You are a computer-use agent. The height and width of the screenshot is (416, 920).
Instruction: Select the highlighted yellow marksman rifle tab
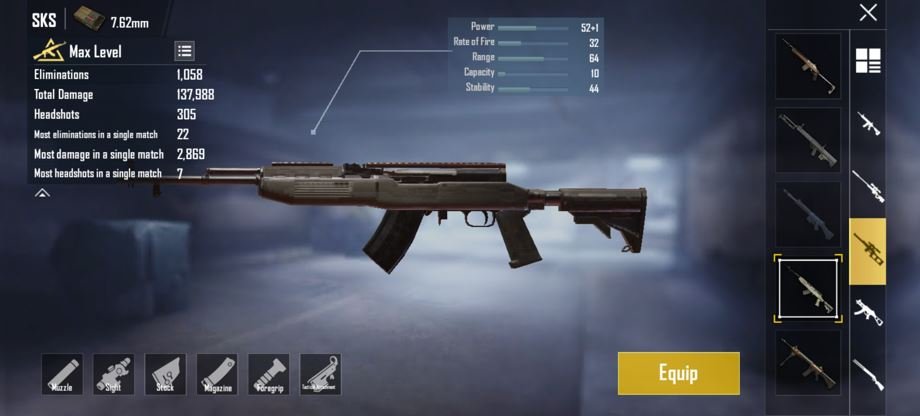868,250
